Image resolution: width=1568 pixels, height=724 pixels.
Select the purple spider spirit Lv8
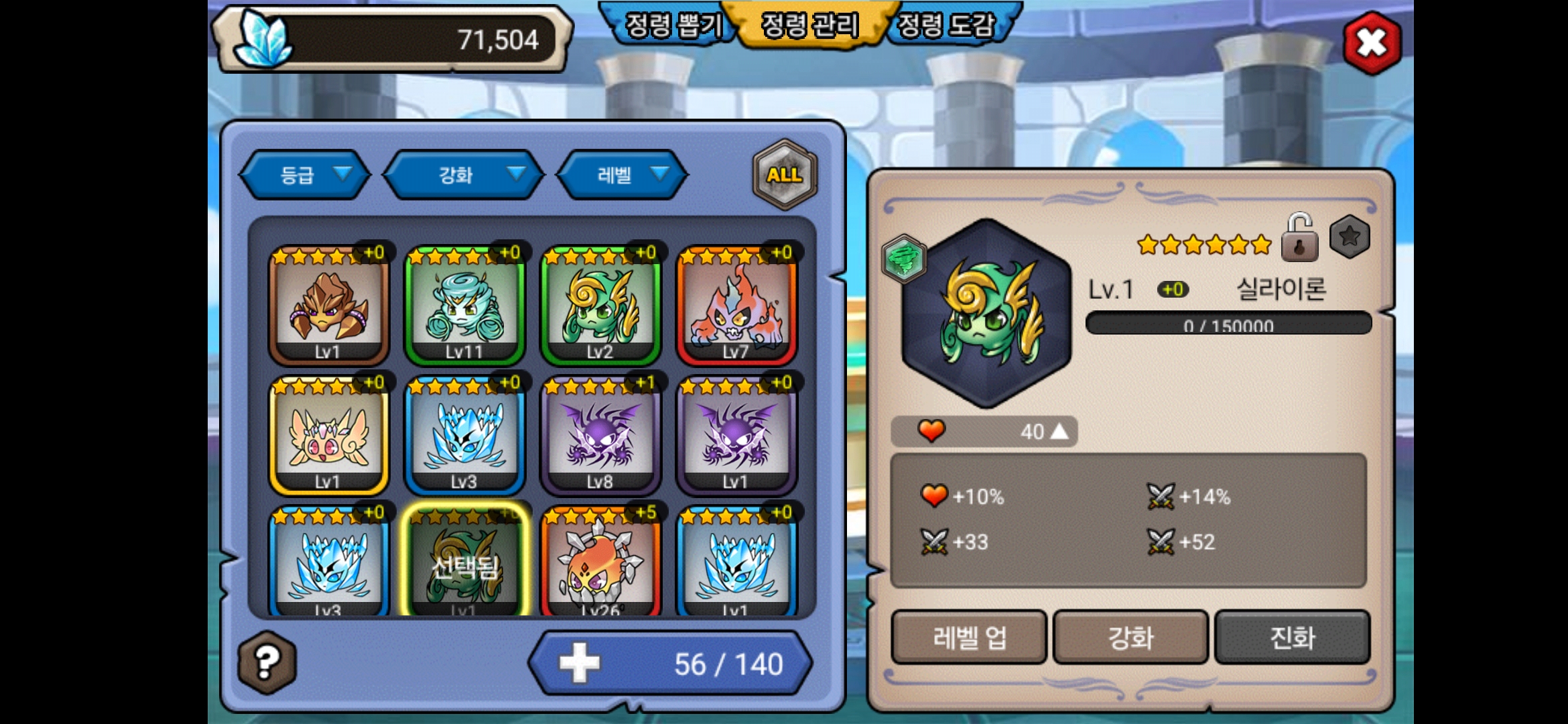coord(600,436)
